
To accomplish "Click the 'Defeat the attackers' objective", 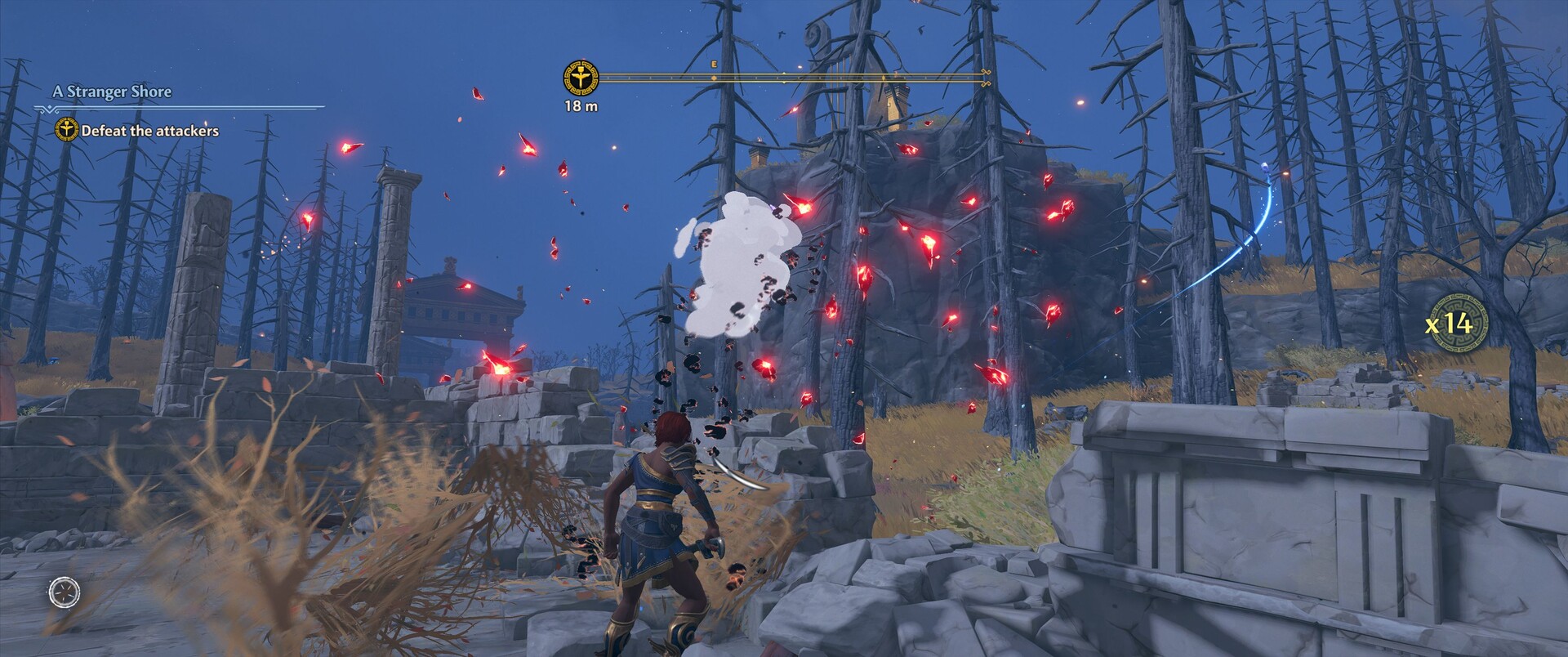I will click(149, 131).
